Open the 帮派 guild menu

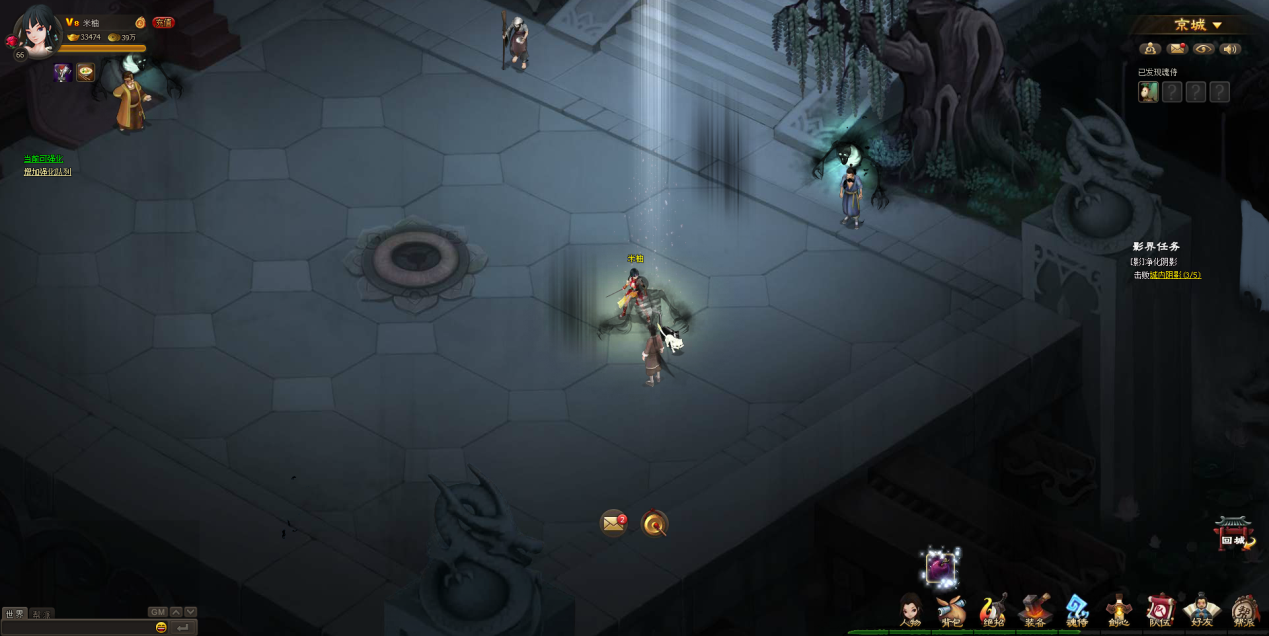(x=1244, y=610)
